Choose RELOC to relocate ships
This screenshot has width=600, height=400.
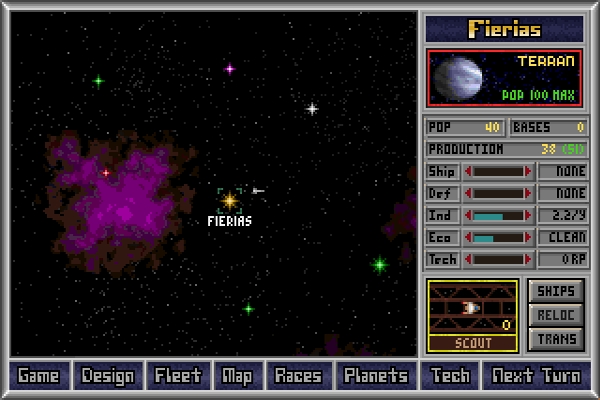pos(556,315)
